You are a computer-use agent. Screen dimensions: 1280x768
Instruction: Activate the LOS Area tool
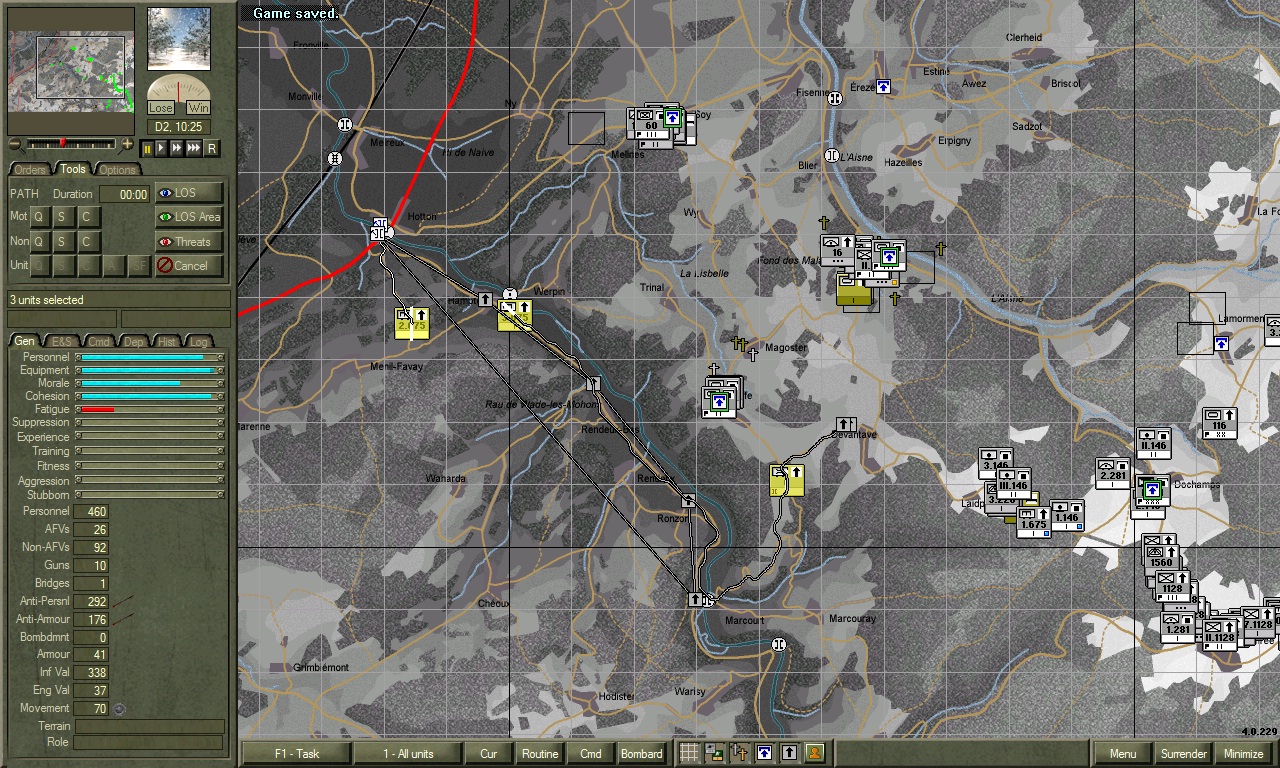point(190,217)
